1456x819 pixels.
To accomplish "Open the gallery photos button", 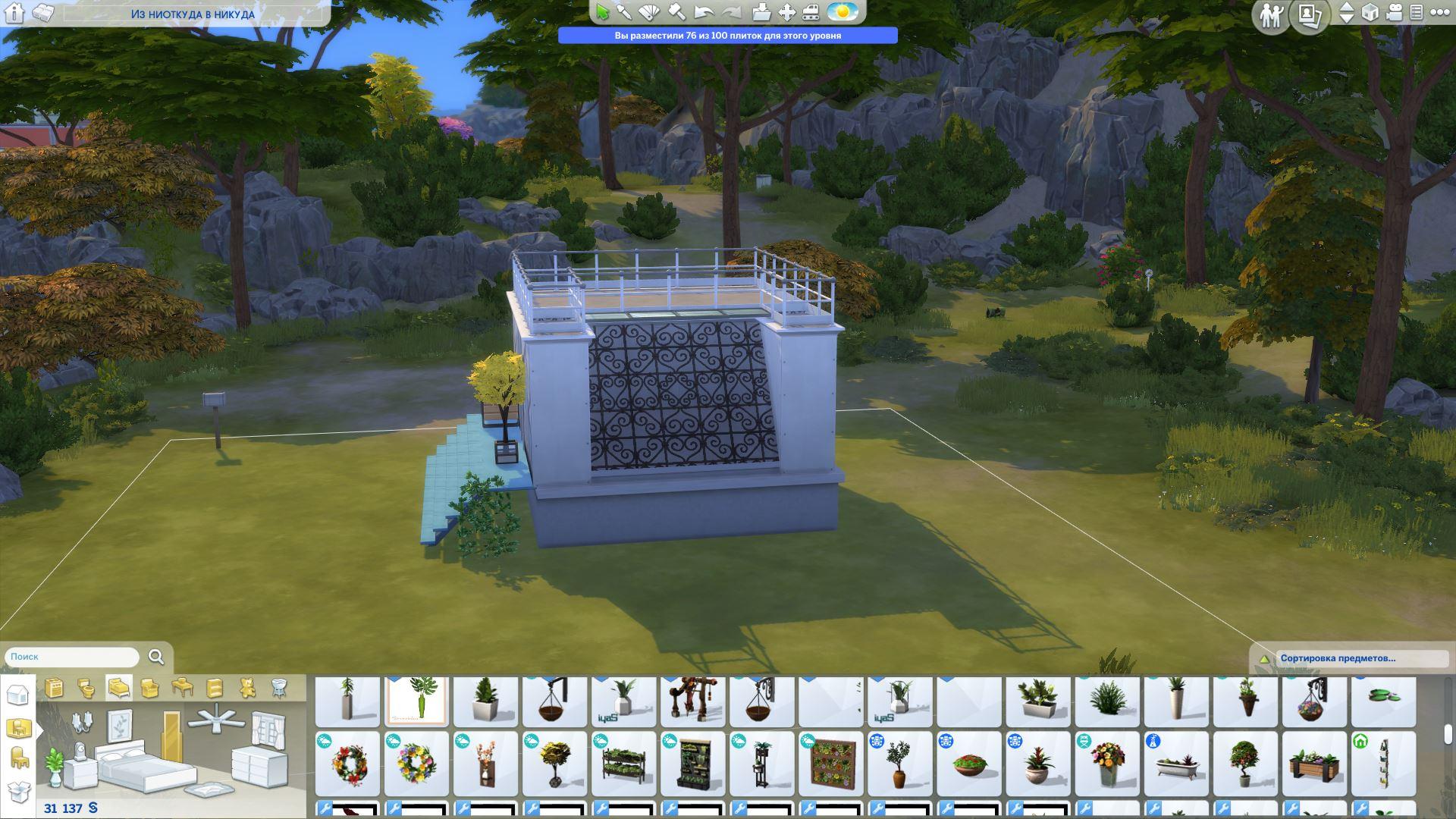I will 1310,15.
